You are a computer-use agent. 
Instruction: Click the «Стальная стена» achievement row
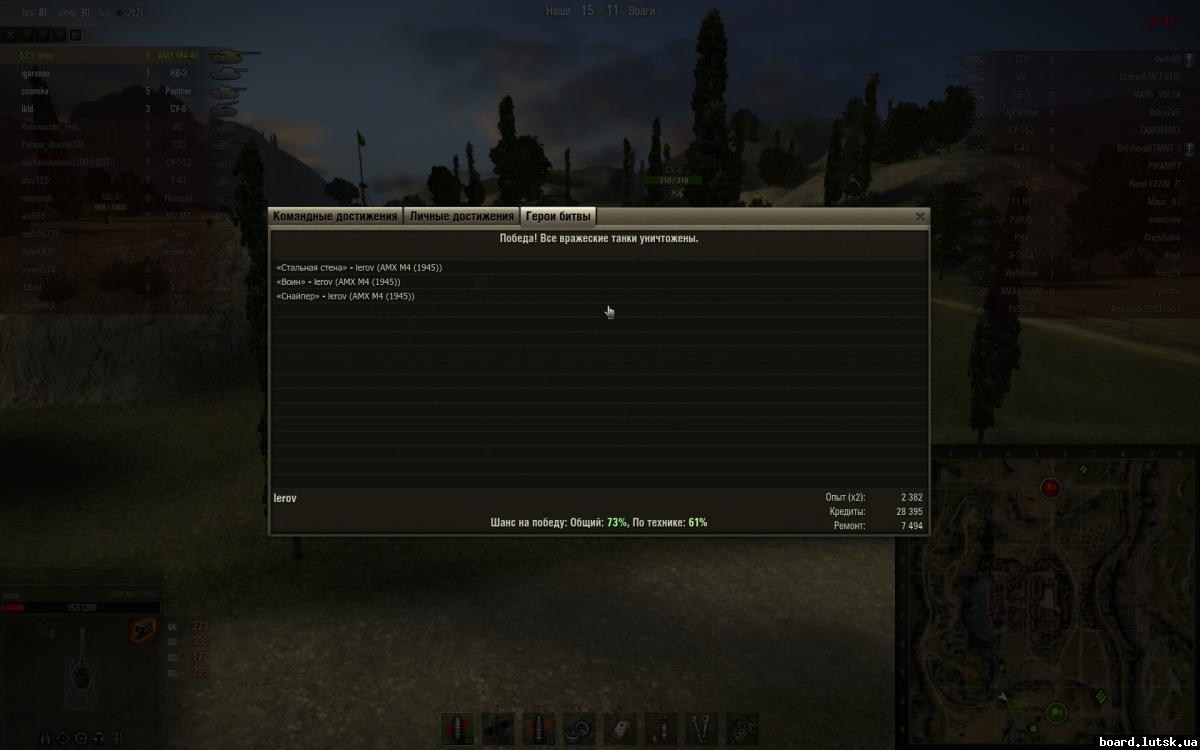click(x=359, y=268)
